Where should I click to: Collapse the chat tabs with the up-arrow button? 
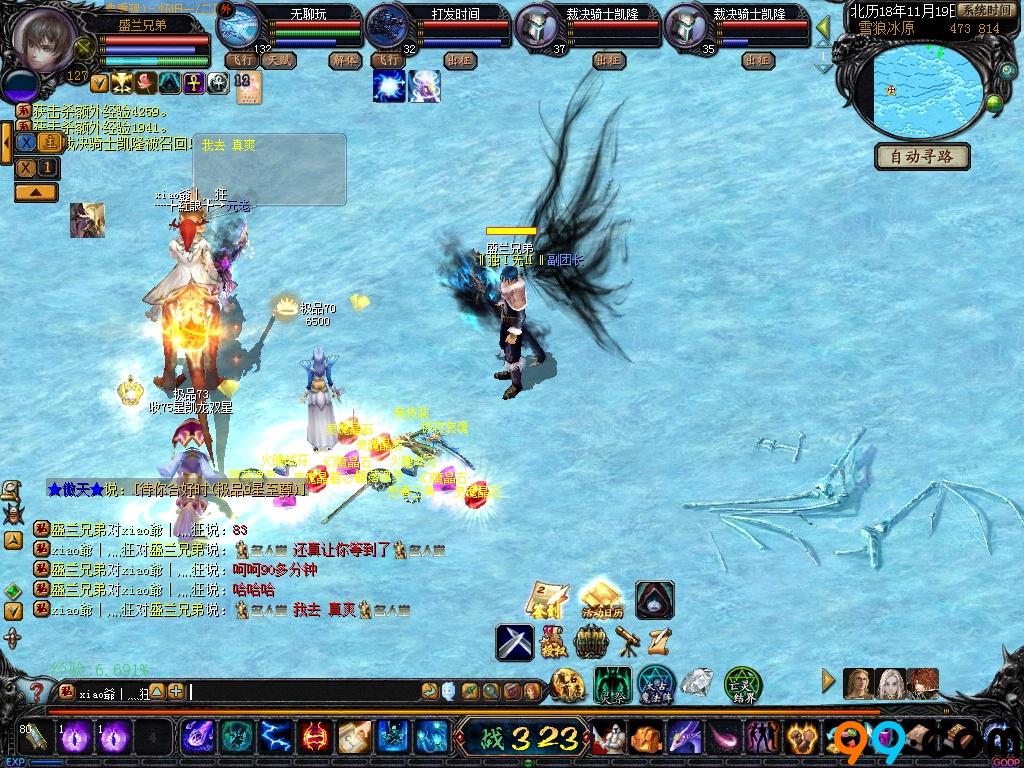tap(35, 192)
